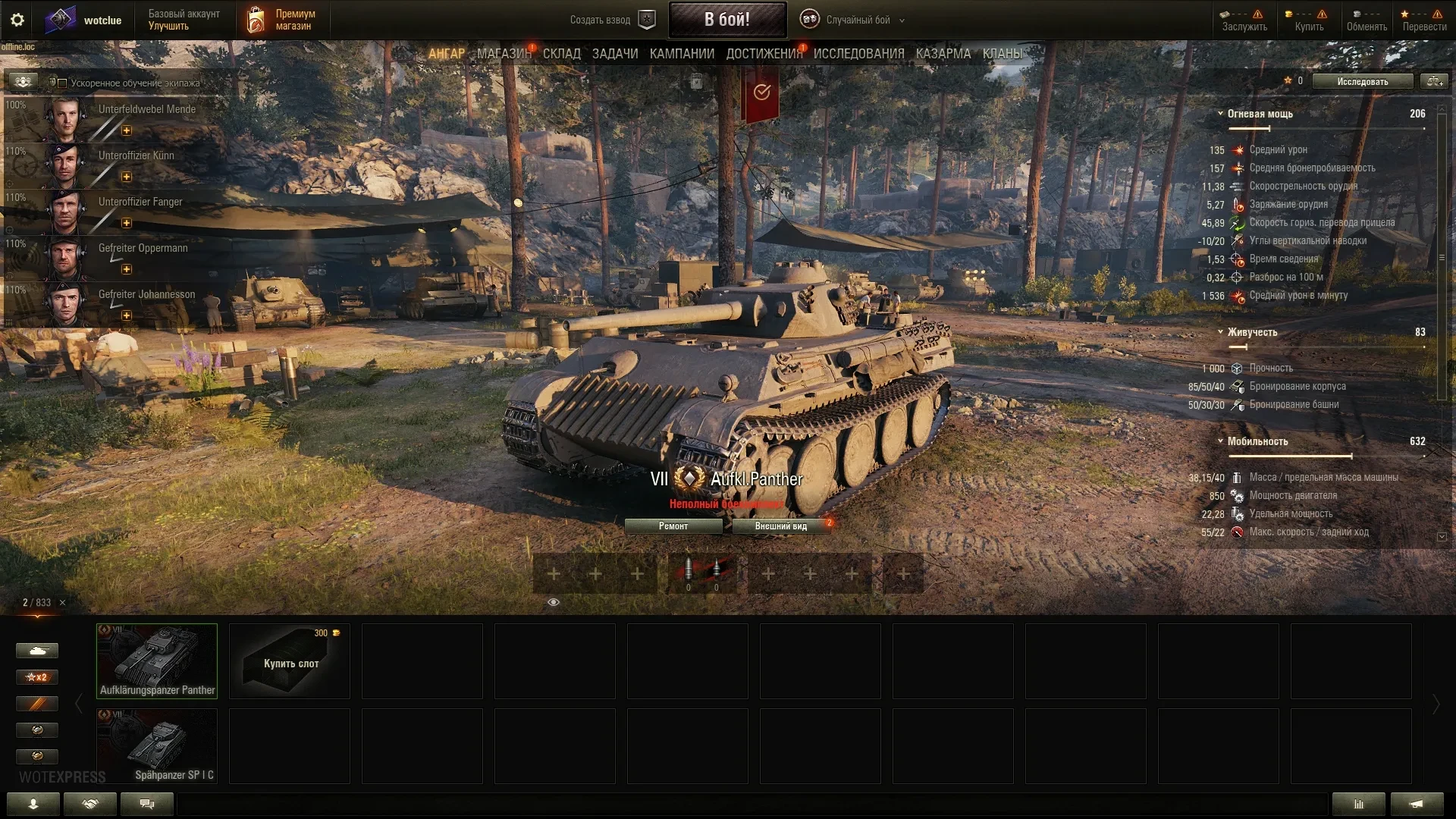
Task: Open the Премиум магазин
Action: (x=284, y=20)
